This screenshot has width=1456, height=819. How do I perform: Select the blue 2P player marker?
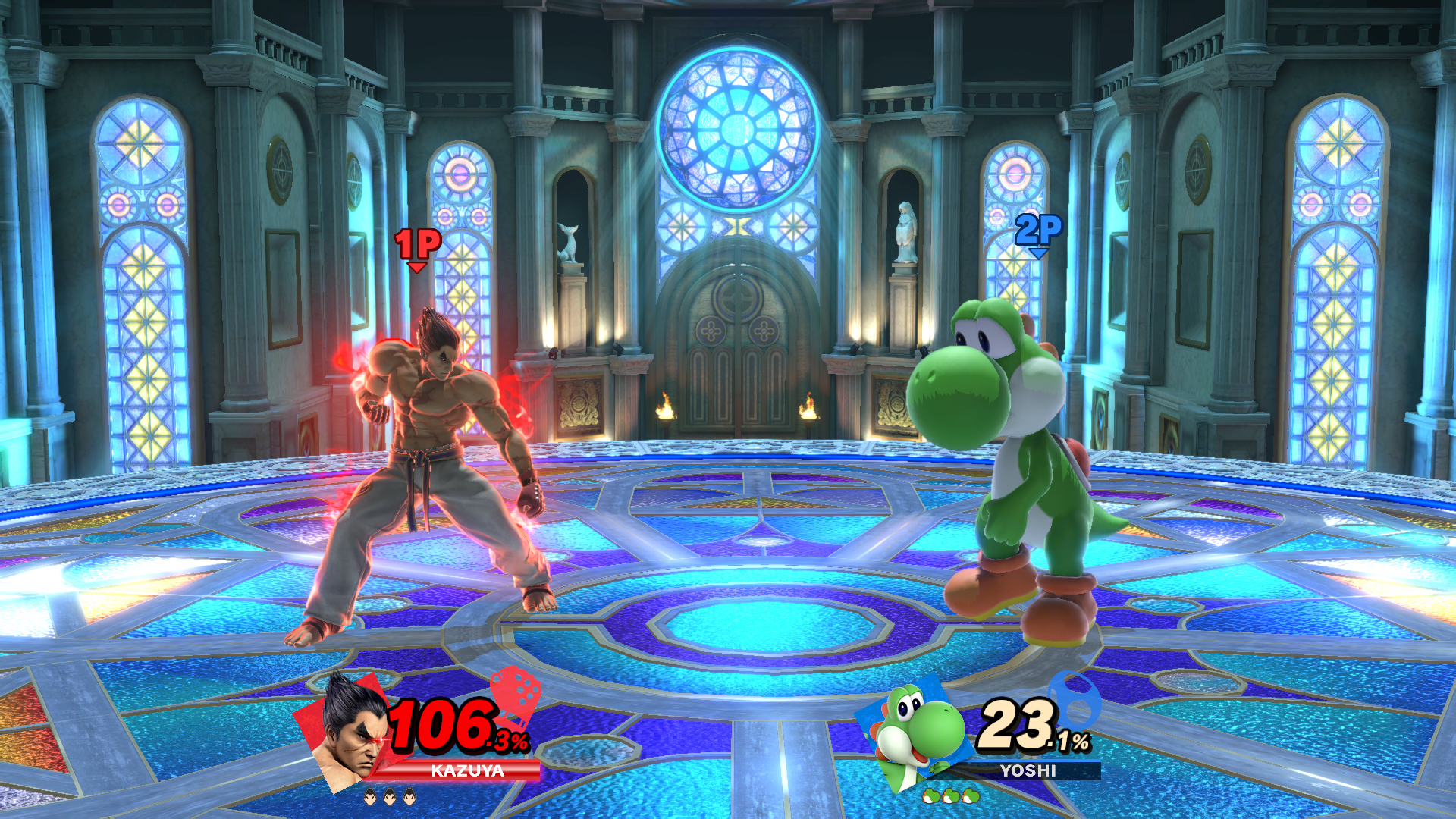click(x=1038, y=231)
